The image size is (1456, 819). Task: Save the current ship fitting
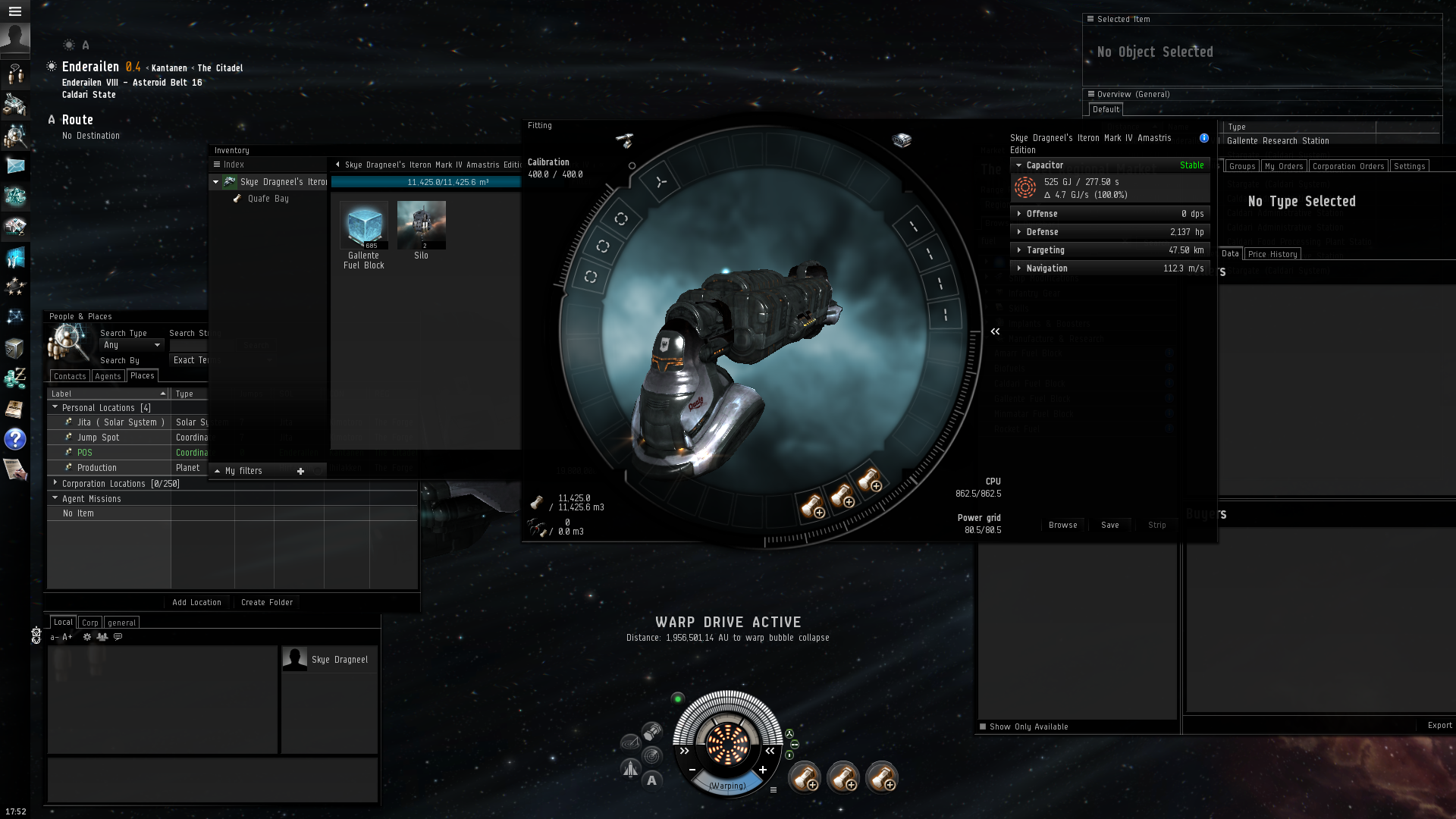click(1110, 525)
